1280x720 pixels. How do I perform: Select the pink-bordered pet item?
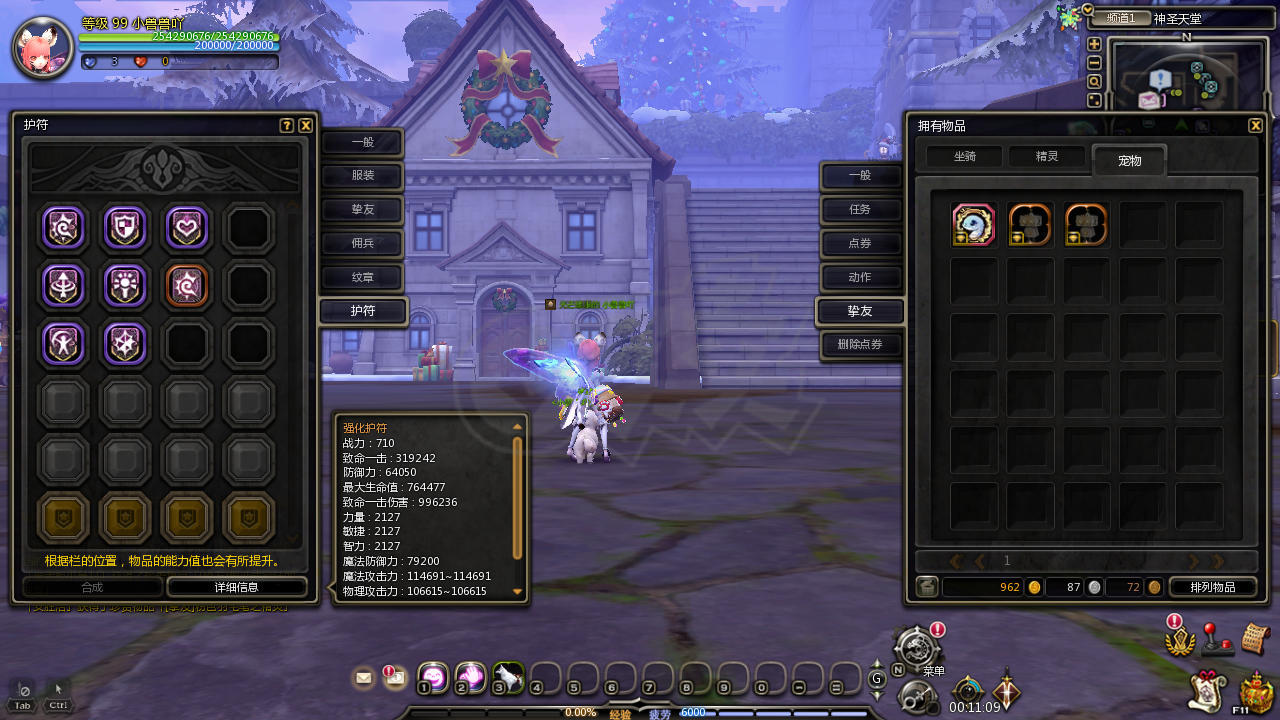coord(973,225)
